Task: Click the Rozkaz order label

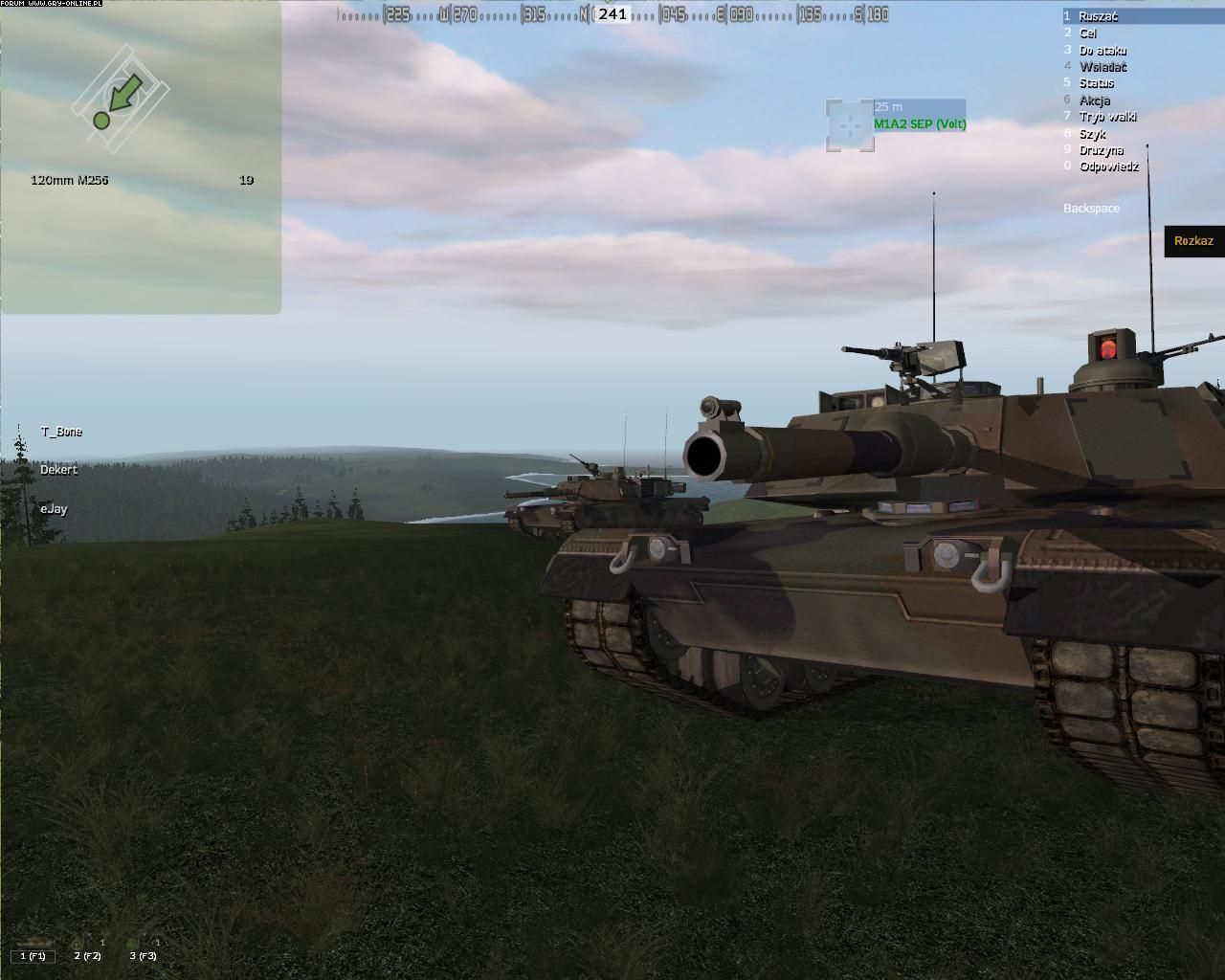Action: click(x=1193, y=241)
